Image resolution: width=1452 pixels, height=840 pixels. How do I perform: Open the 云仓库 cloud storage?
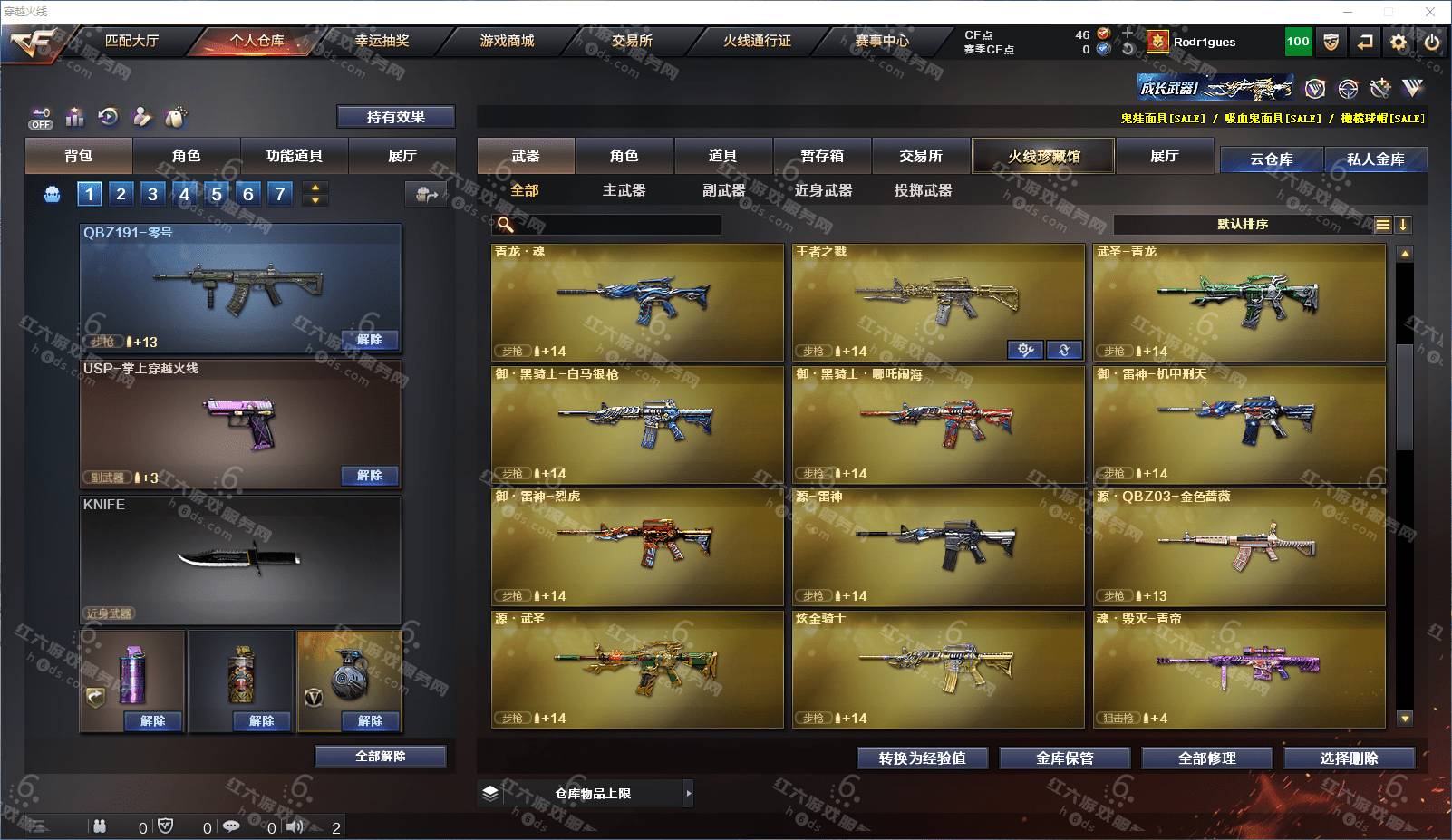point(1271,159)
